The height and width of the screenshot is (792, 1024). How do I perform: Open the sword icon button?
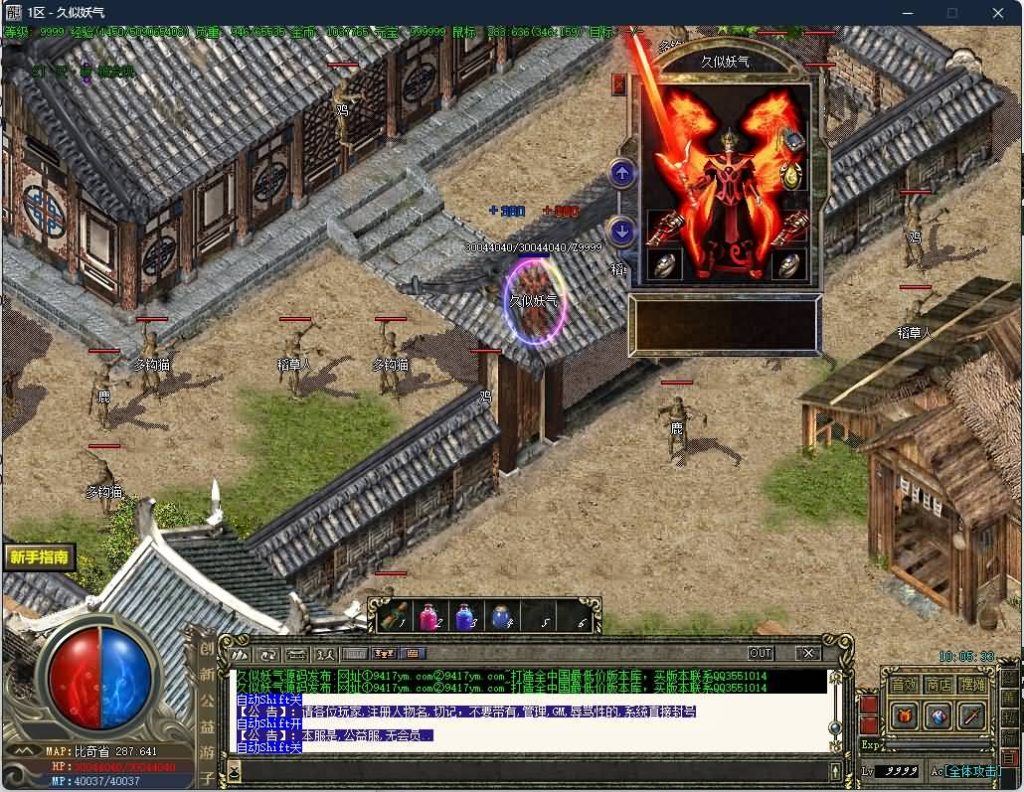tap(971, 716)
